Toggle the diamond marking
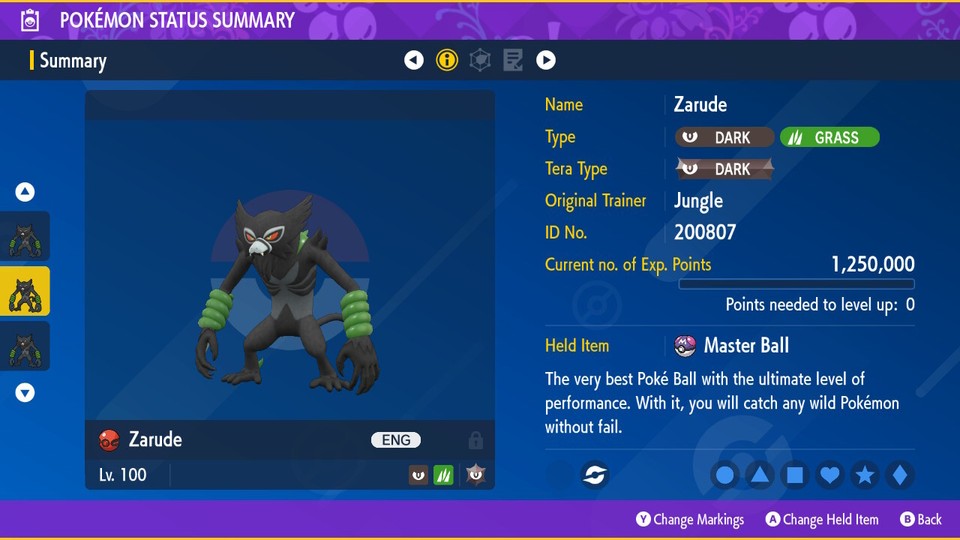This screenshot has width=960, height=540. tap(899, 475)
